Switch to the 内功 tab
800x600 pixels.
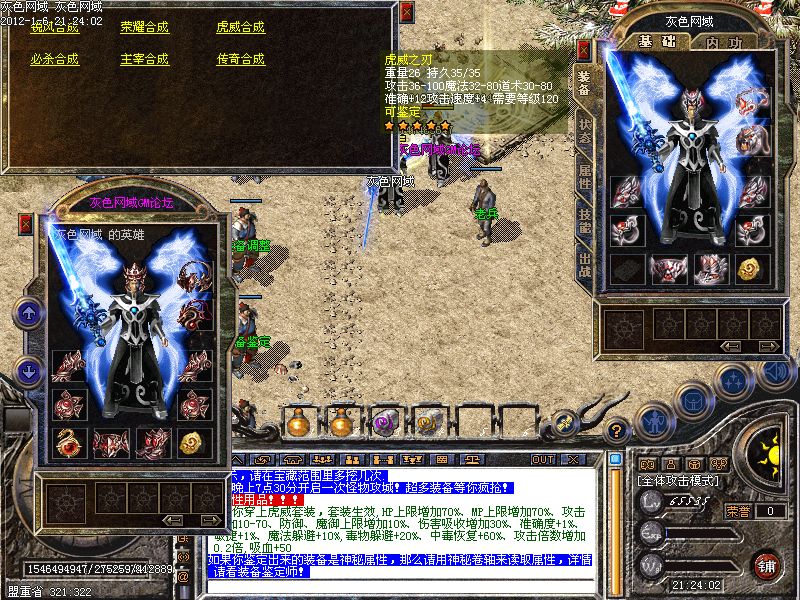coord(721,42)
